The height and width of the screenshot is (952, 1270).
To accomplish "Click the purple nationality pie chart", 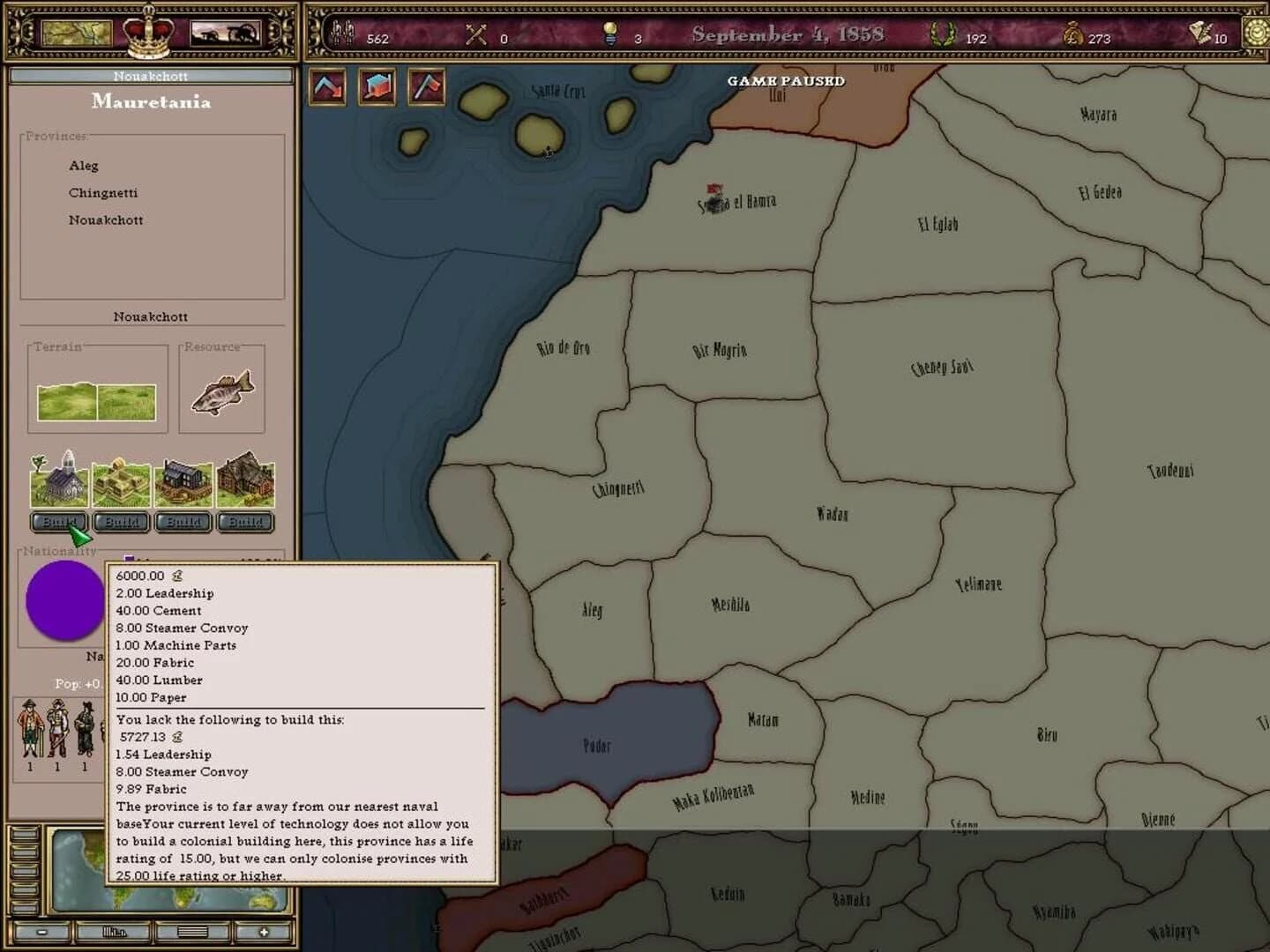I will [63, 599].
